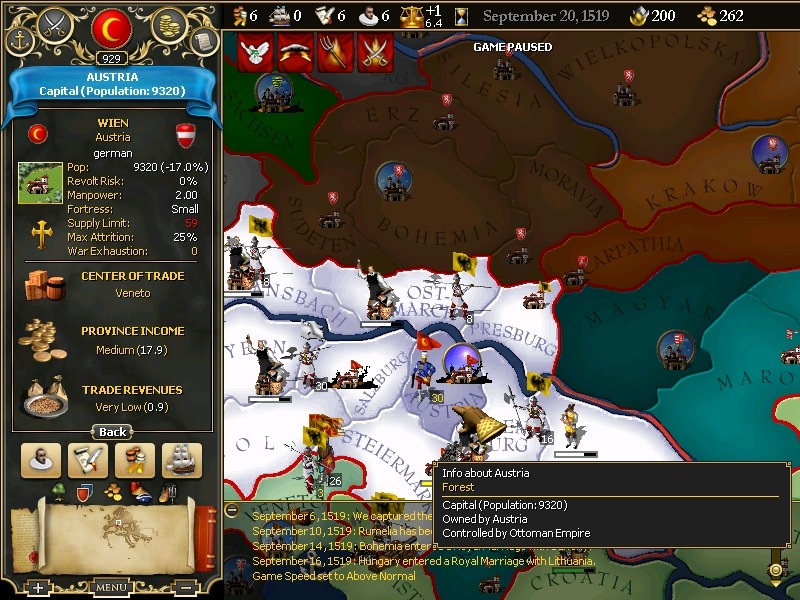
Task: Open the anchor naval overview
Action: (x=20, y=41)
